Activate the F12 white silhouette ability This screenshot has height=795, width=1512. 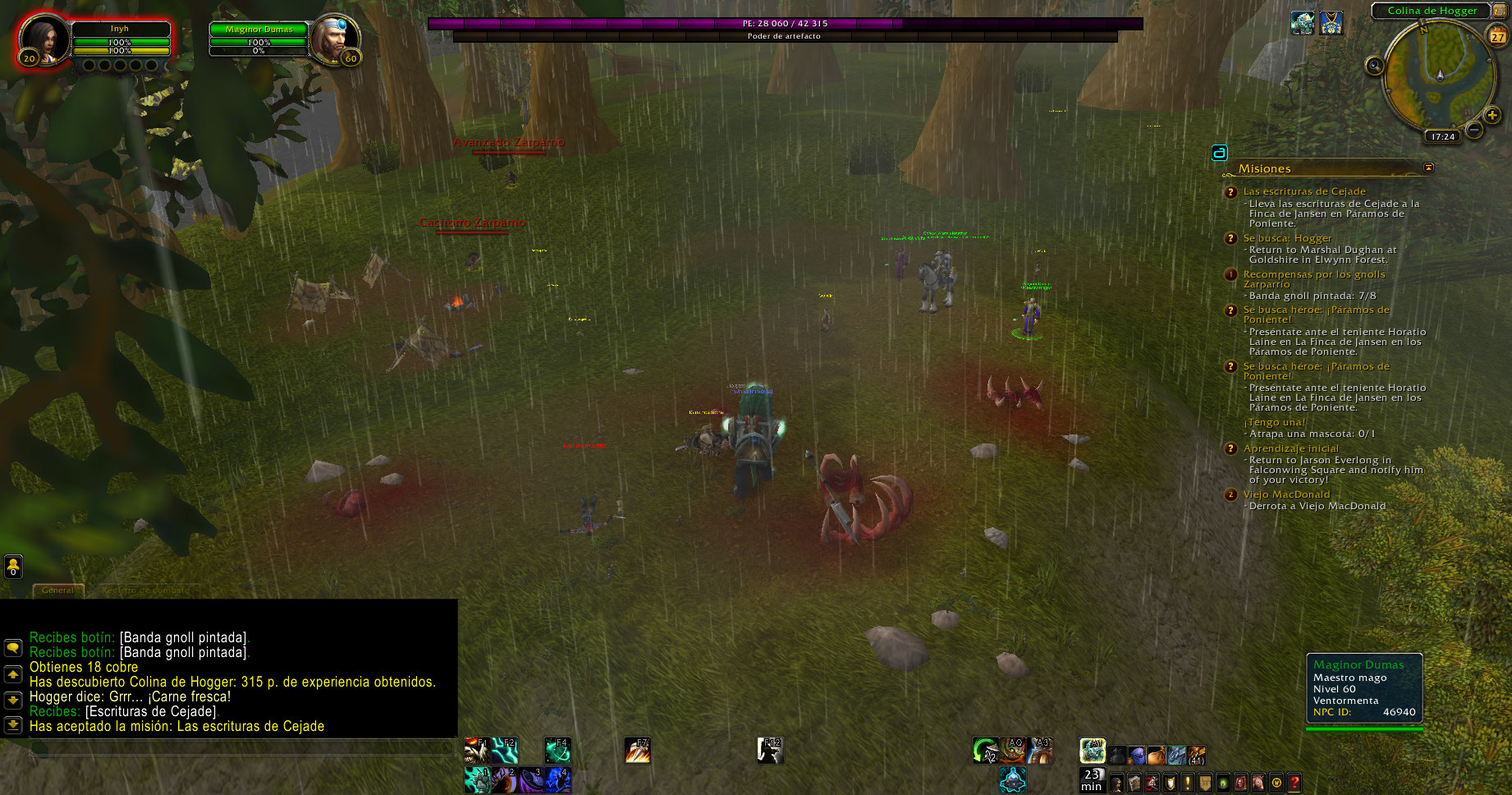point(770,750)
